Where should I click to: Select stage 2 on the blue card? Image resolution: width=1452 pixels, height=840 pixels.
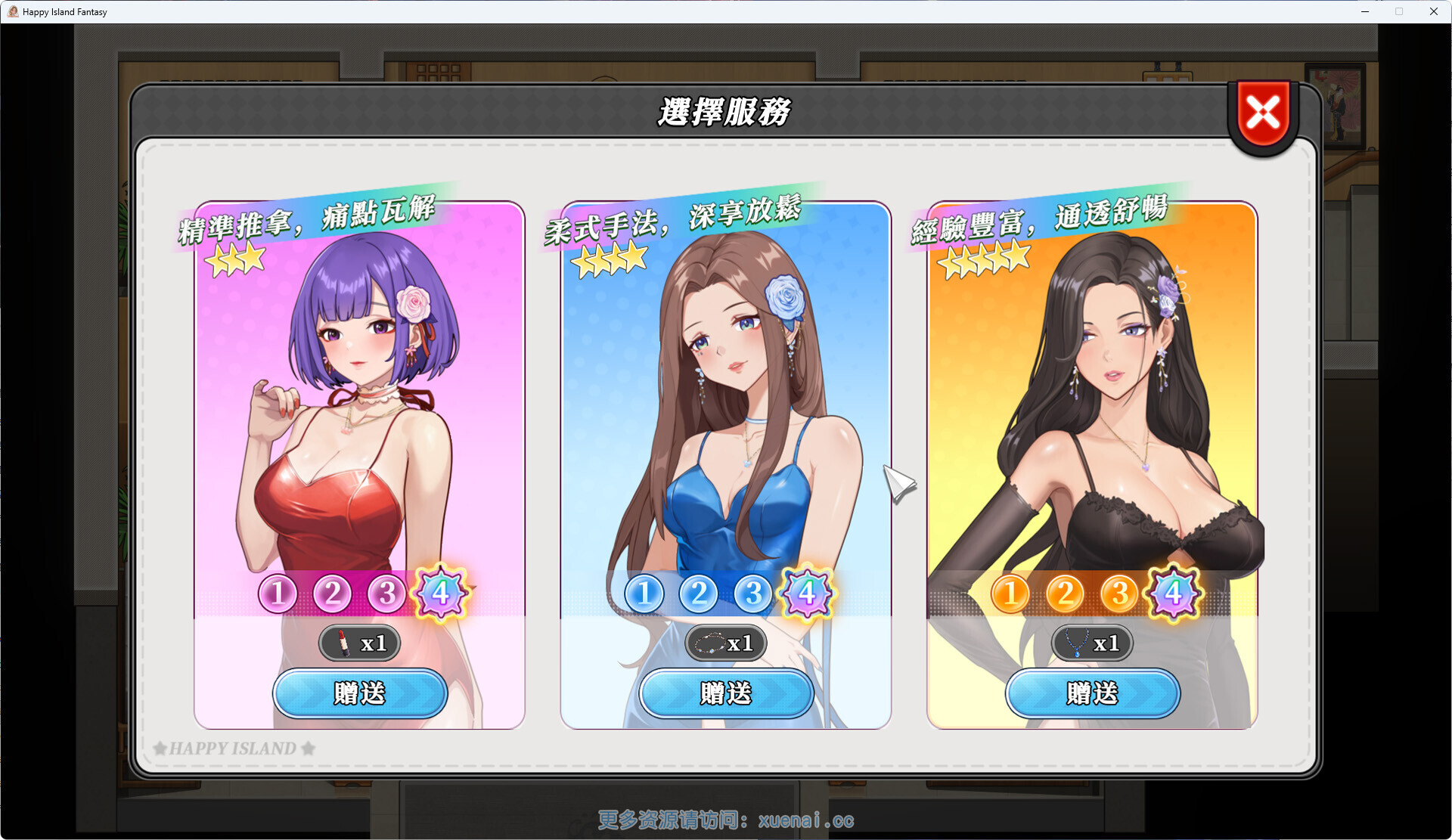[x=698, y=594]
